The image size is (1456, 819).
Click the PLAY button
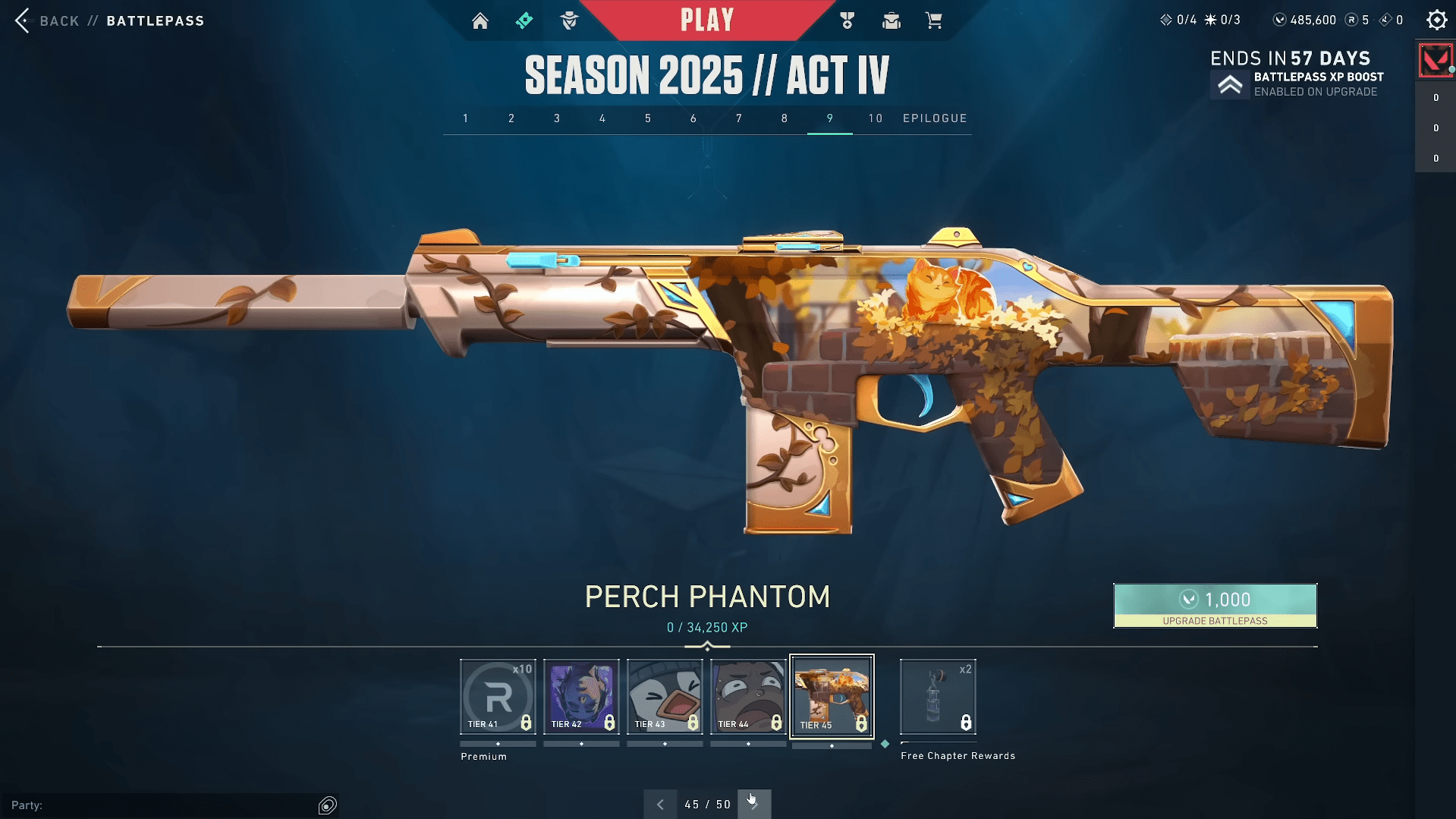706,20
